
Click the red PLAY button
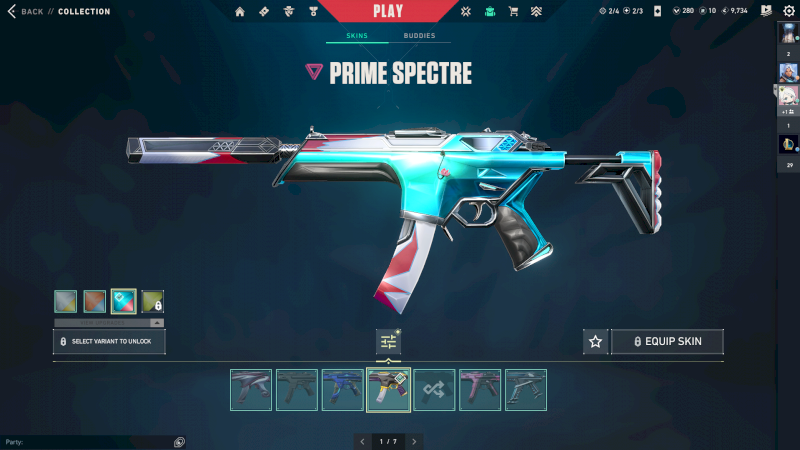(387, 11)
